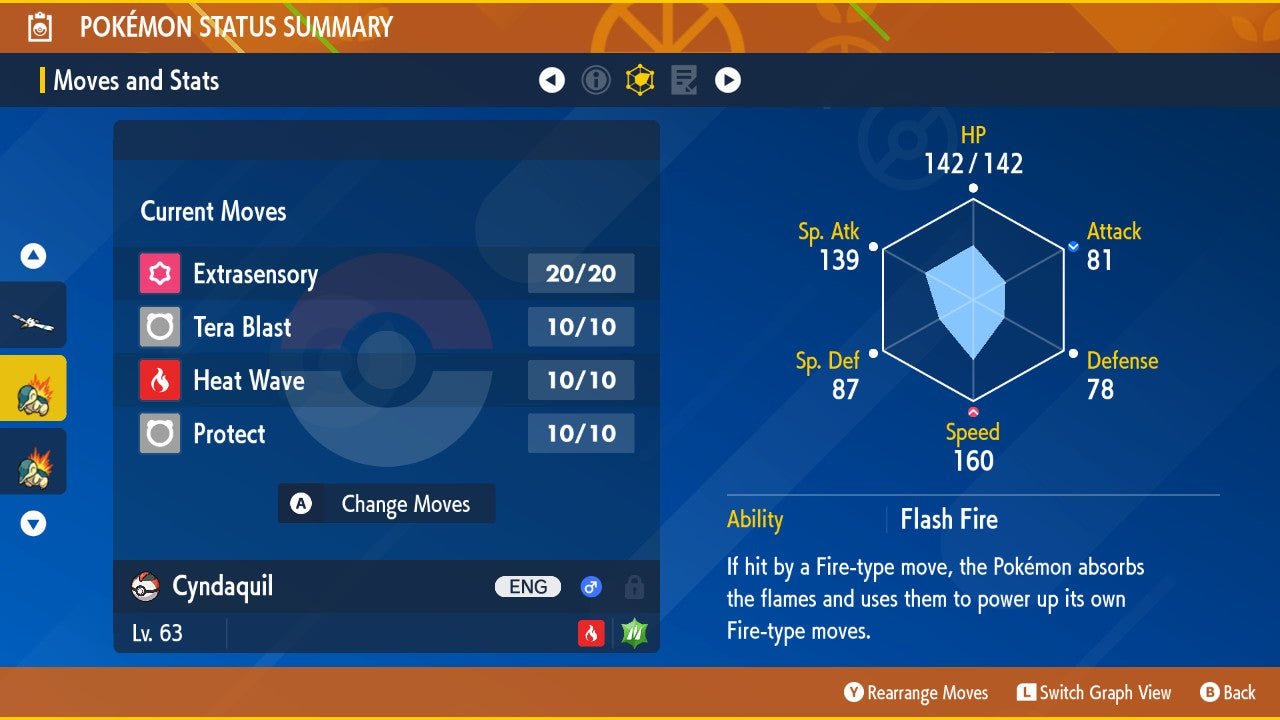Image resolution: width=1280 pixels, height=720 pixels.
Task: Select the Extrasensory move row
Action: point(386,274)
